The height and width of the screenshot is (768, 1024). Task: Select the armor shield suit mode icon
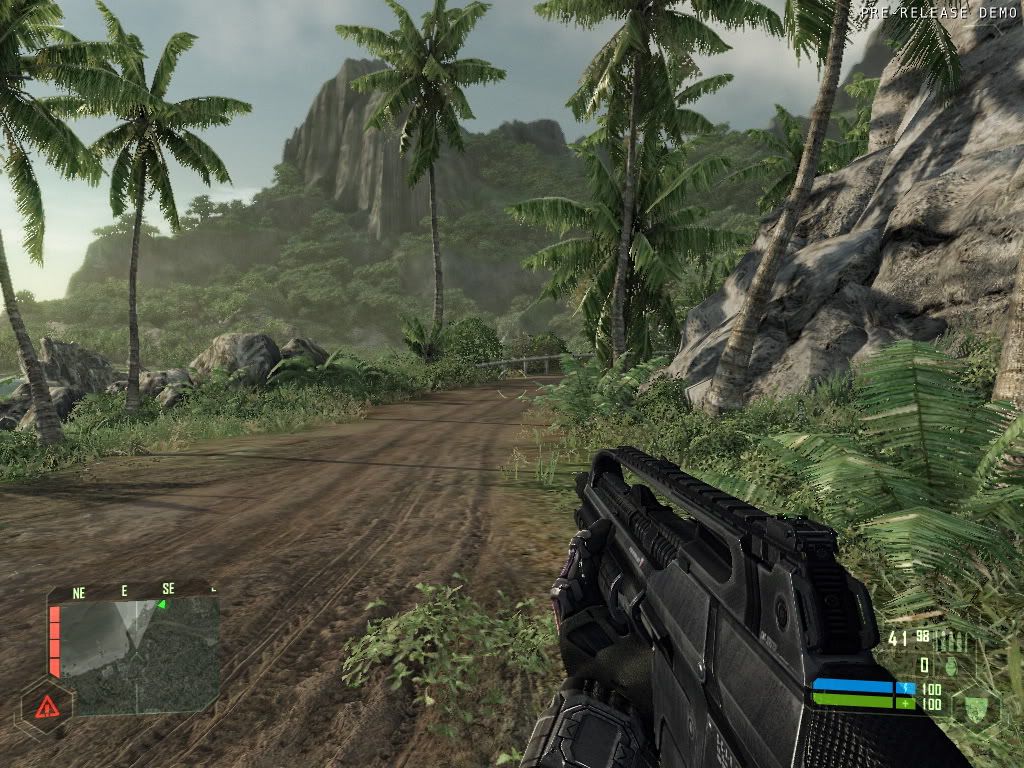click(975, 708)
